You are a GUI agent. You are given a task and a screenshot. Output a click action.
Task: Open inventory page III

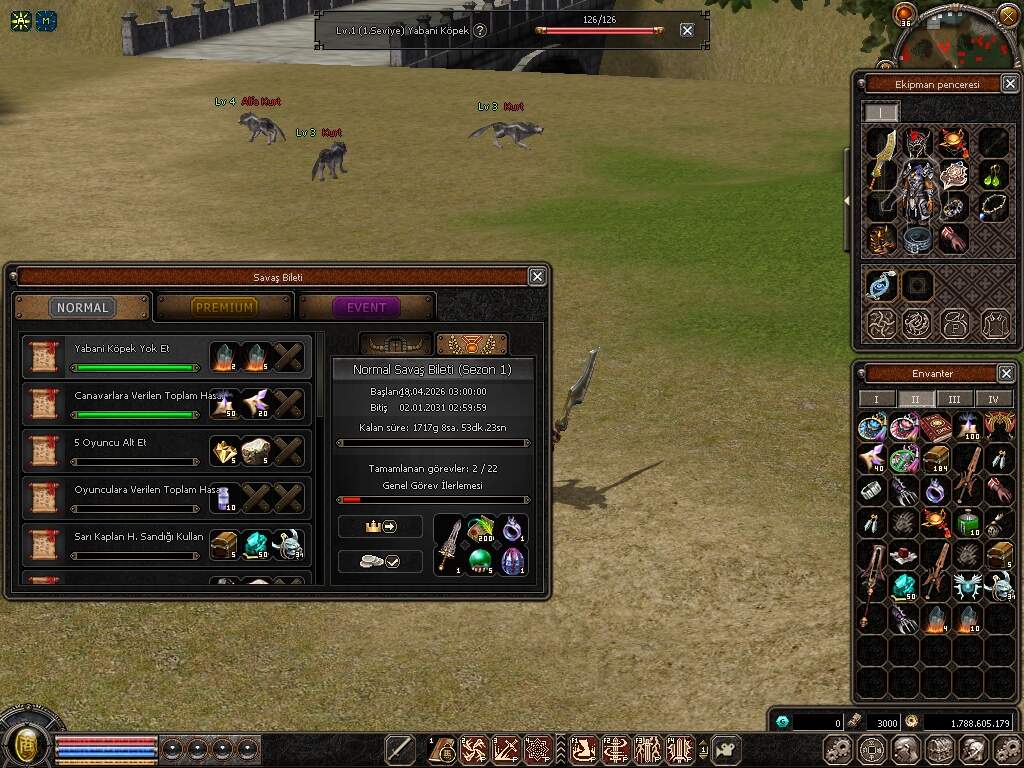954,399
